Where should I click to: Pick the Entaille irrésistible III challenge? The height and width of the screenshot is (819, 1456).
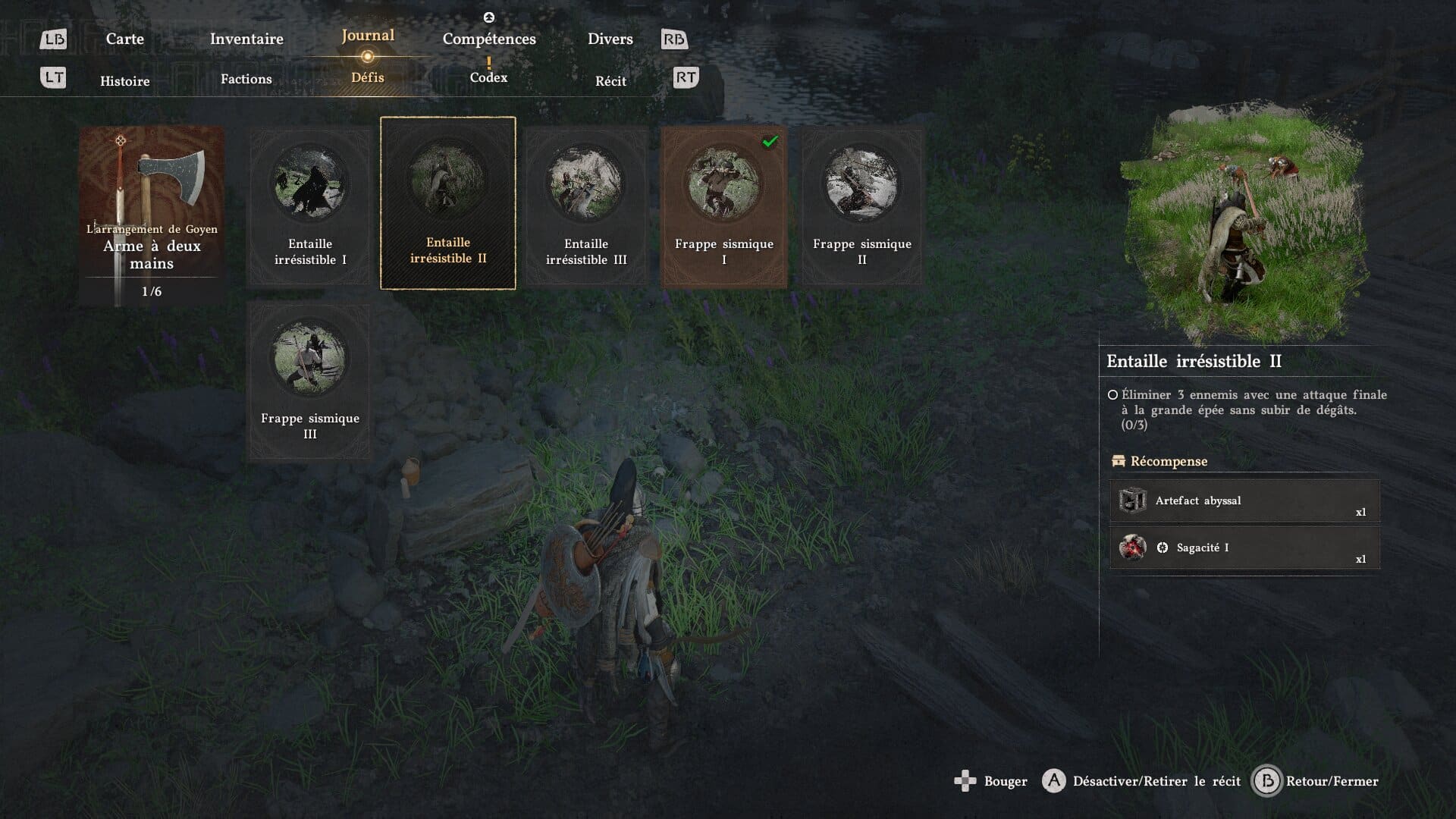(x=586, y=206)
